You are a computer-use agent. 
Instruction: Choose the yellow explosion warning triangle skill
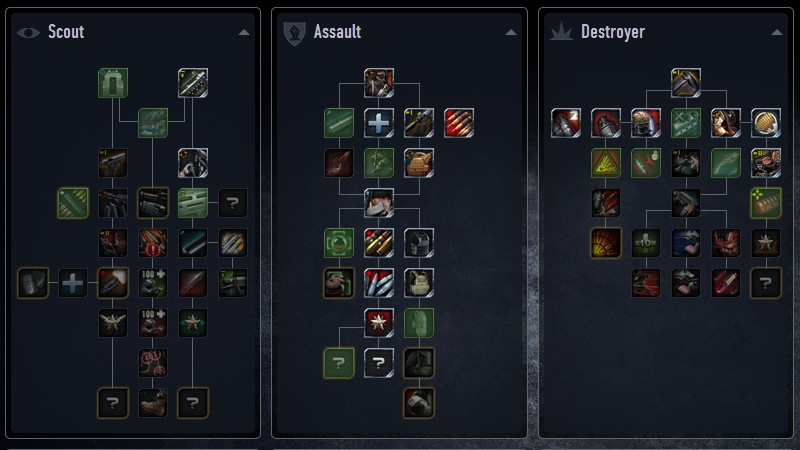click(606, 162)
